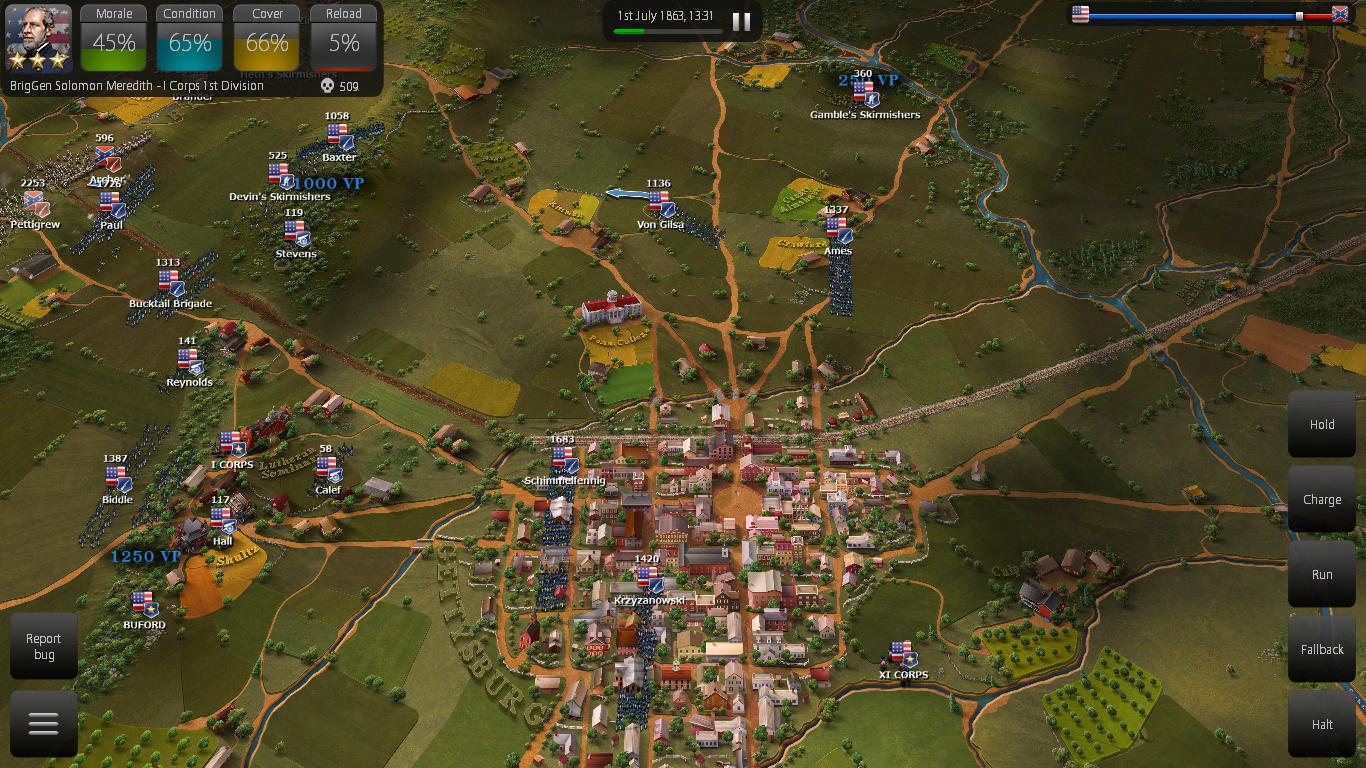1366x768 pixels.
Task: Order the Charge command
Action: pos(1321,499)
